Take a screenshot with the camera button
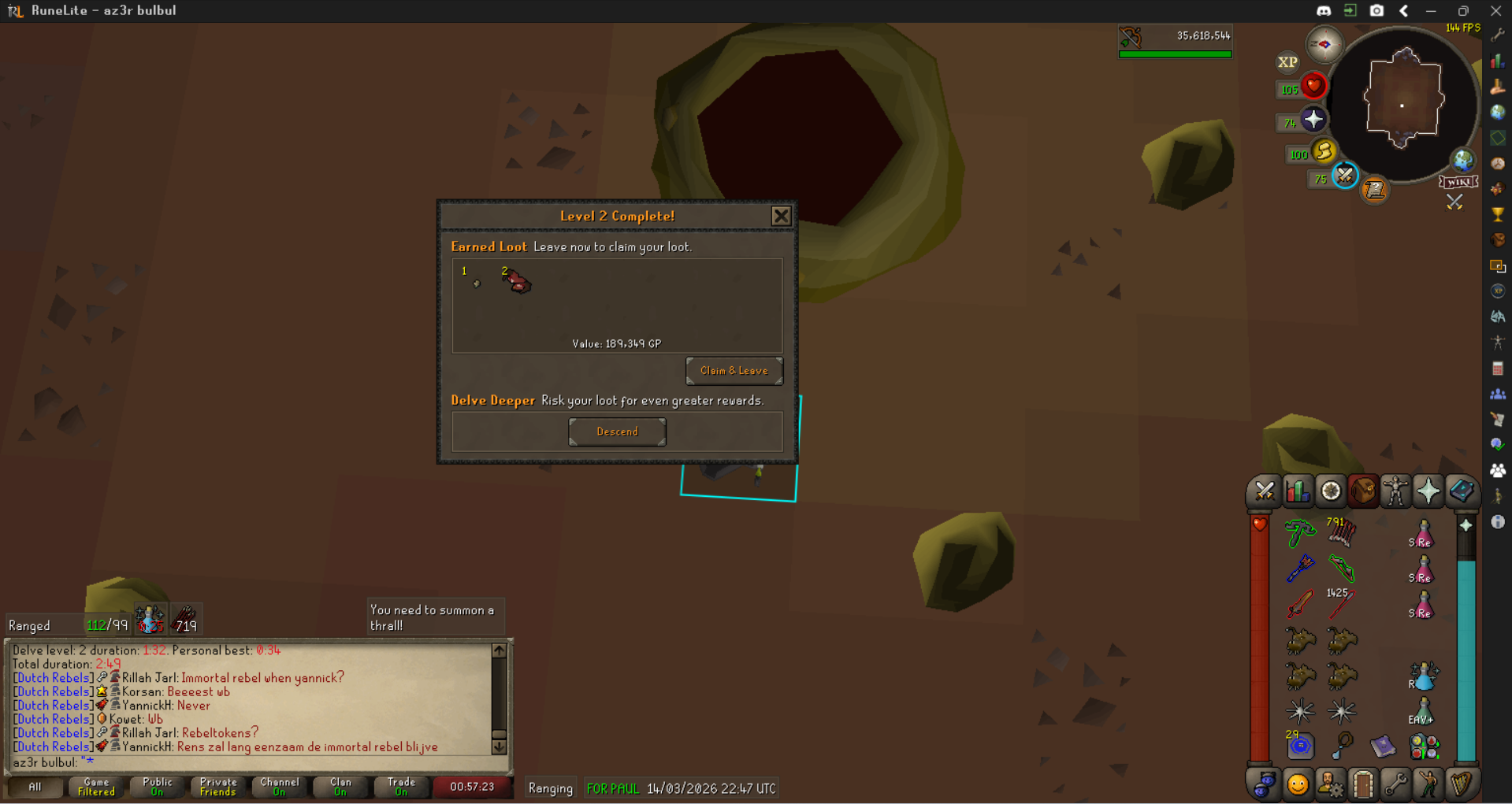1512x804 pixels. click(x=1376, y=11)
